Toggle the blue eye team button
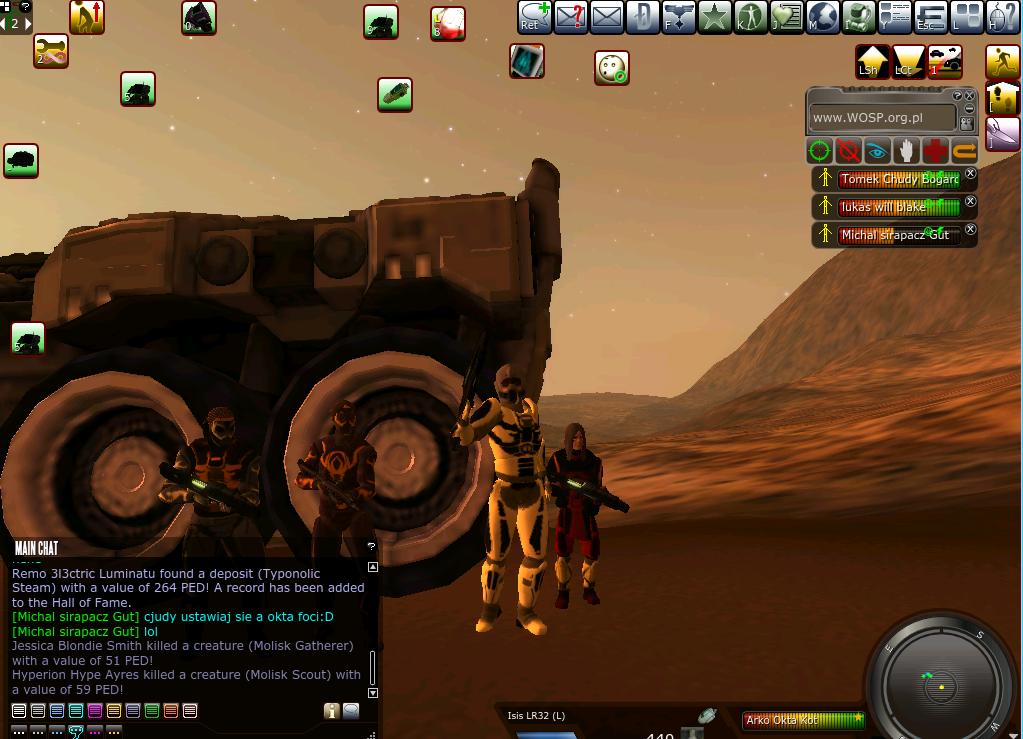This screenshot has width=1023, height=739. coord(877,151)
